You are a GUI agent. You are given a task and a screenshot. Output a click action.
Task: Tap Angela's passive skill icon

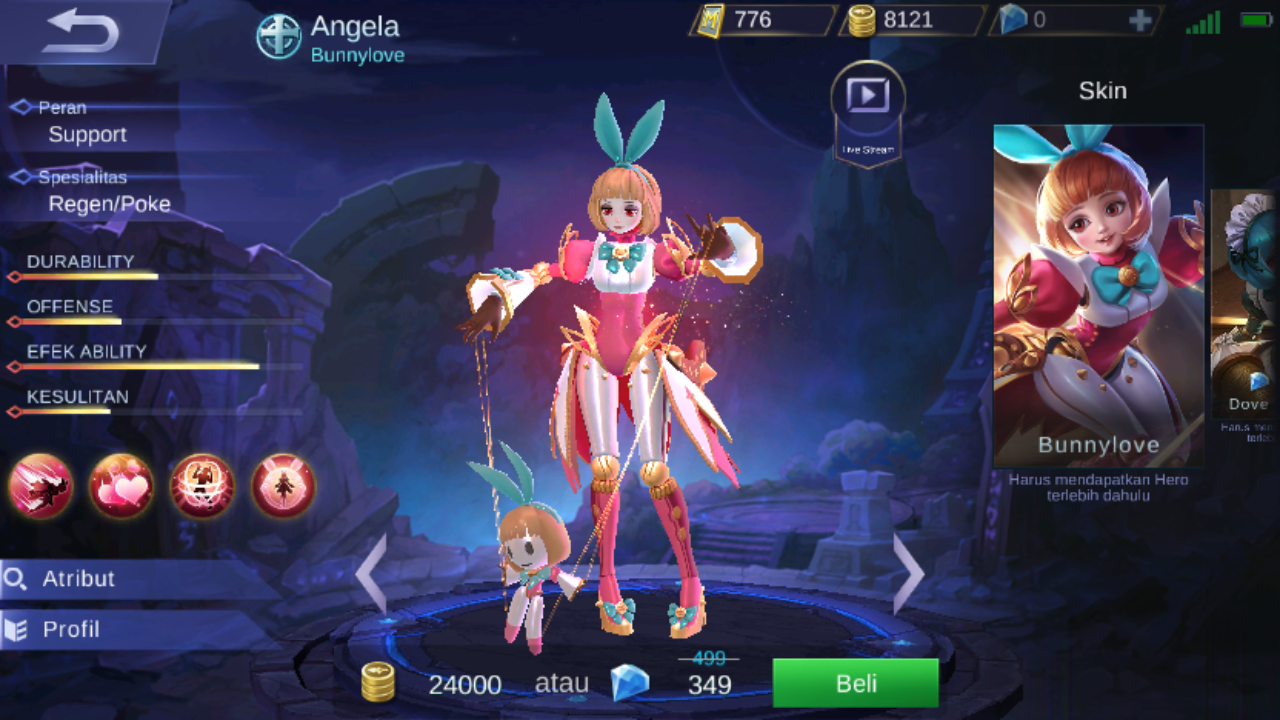click(40, 487)
